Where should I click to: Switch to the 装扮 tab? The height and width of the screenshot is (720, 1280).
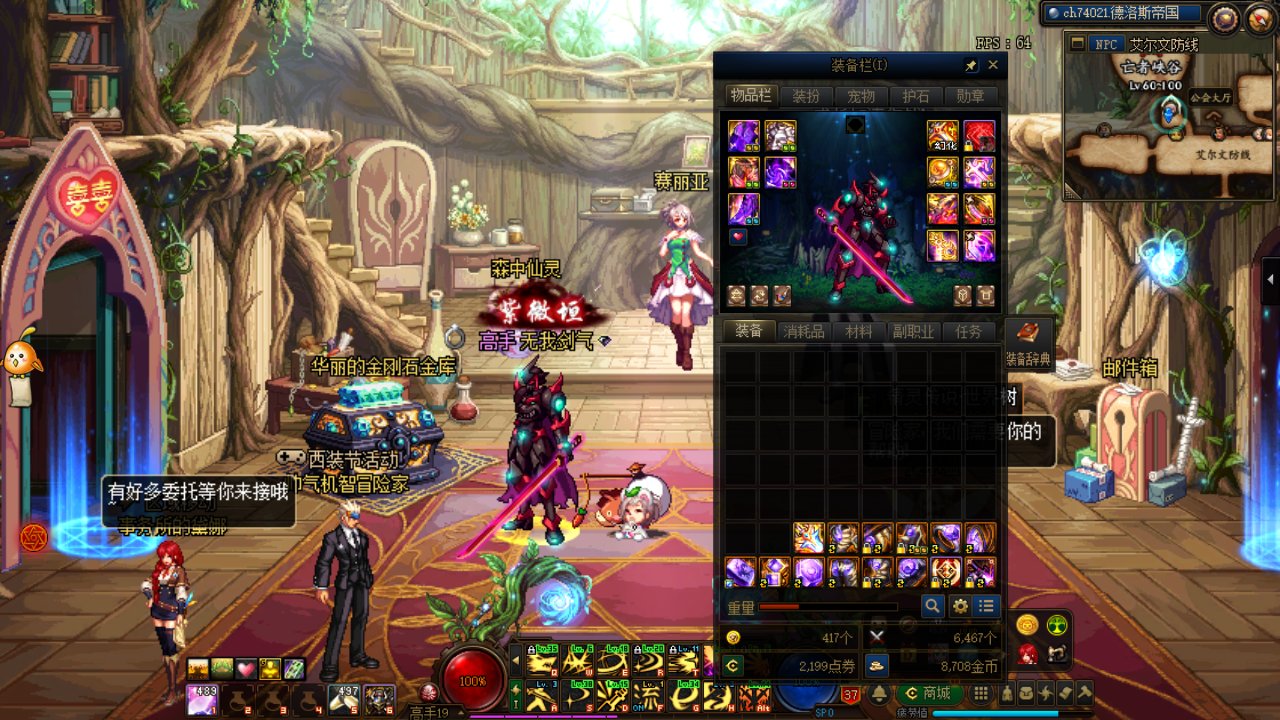pyautogui.click(x=806, y=96)
